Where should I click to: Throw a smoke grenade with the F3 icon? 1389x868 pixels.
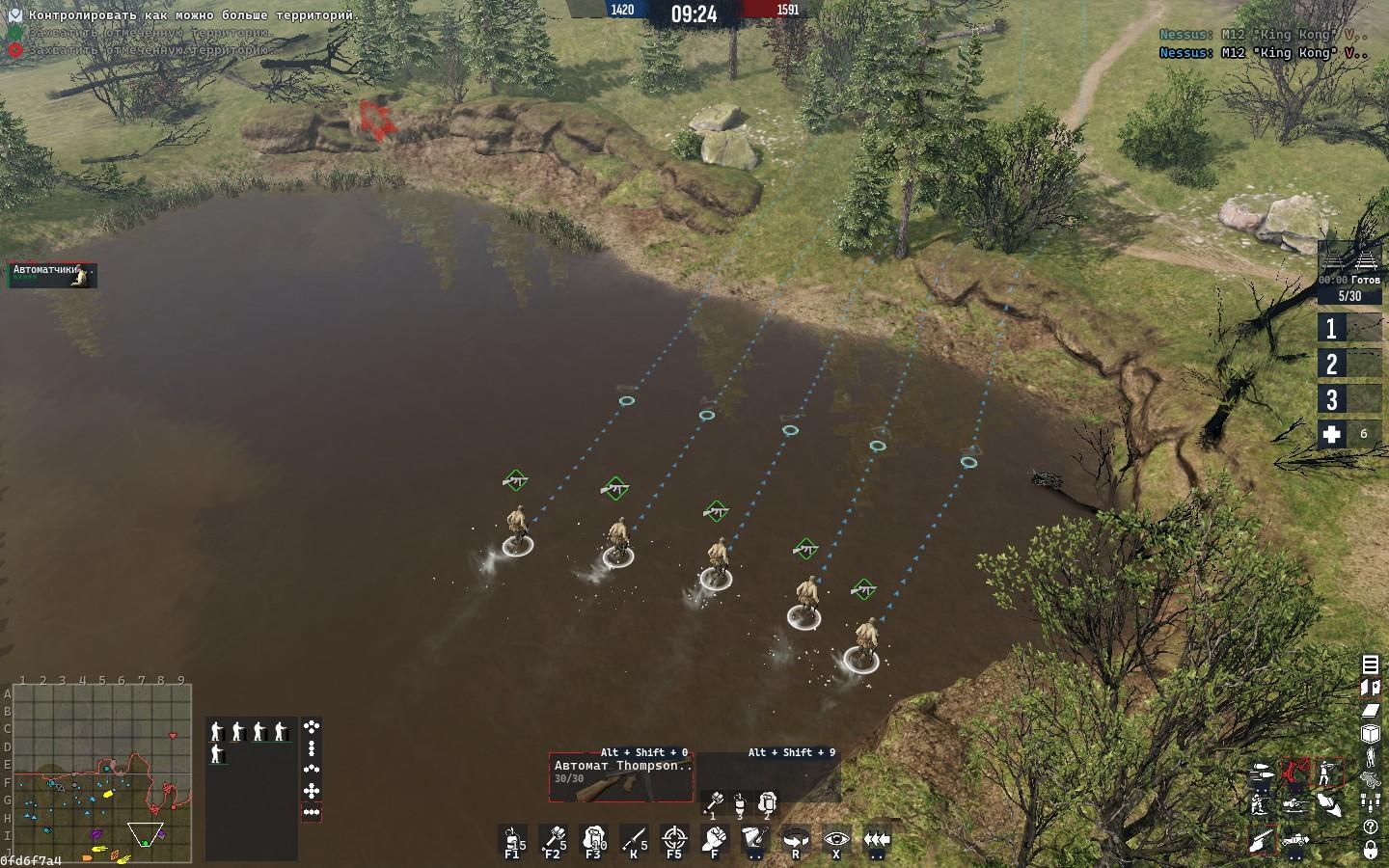pyautogui.click(x=594, y=839)
